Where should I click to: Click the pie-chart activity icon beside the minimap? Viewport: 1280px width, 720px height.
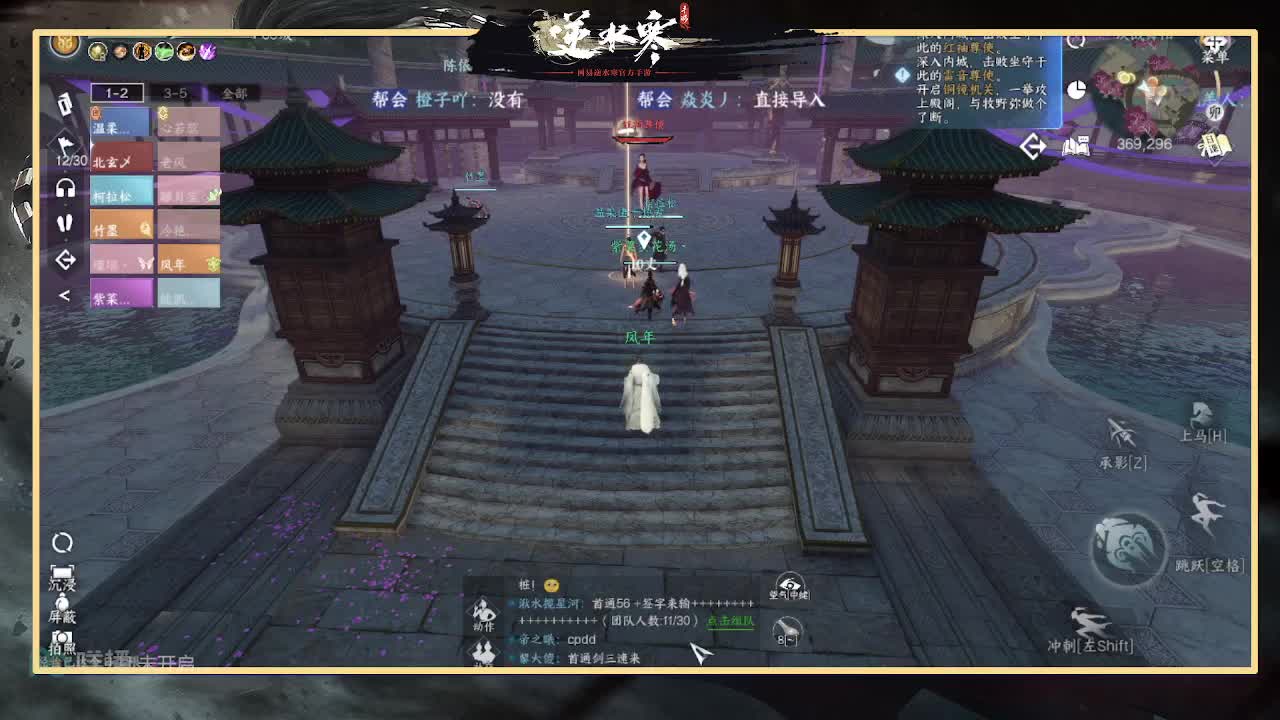1077,90
